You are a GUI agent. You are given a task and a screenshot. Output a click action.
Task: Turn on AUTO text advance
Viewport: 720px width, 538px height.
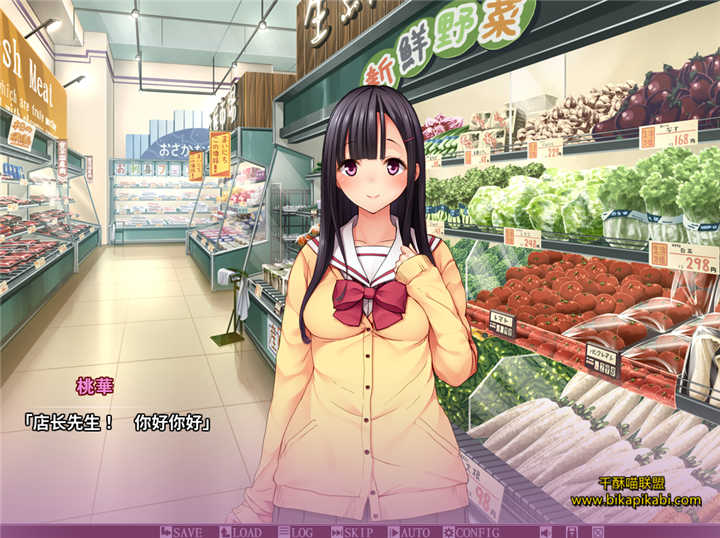tap(409, 531)
